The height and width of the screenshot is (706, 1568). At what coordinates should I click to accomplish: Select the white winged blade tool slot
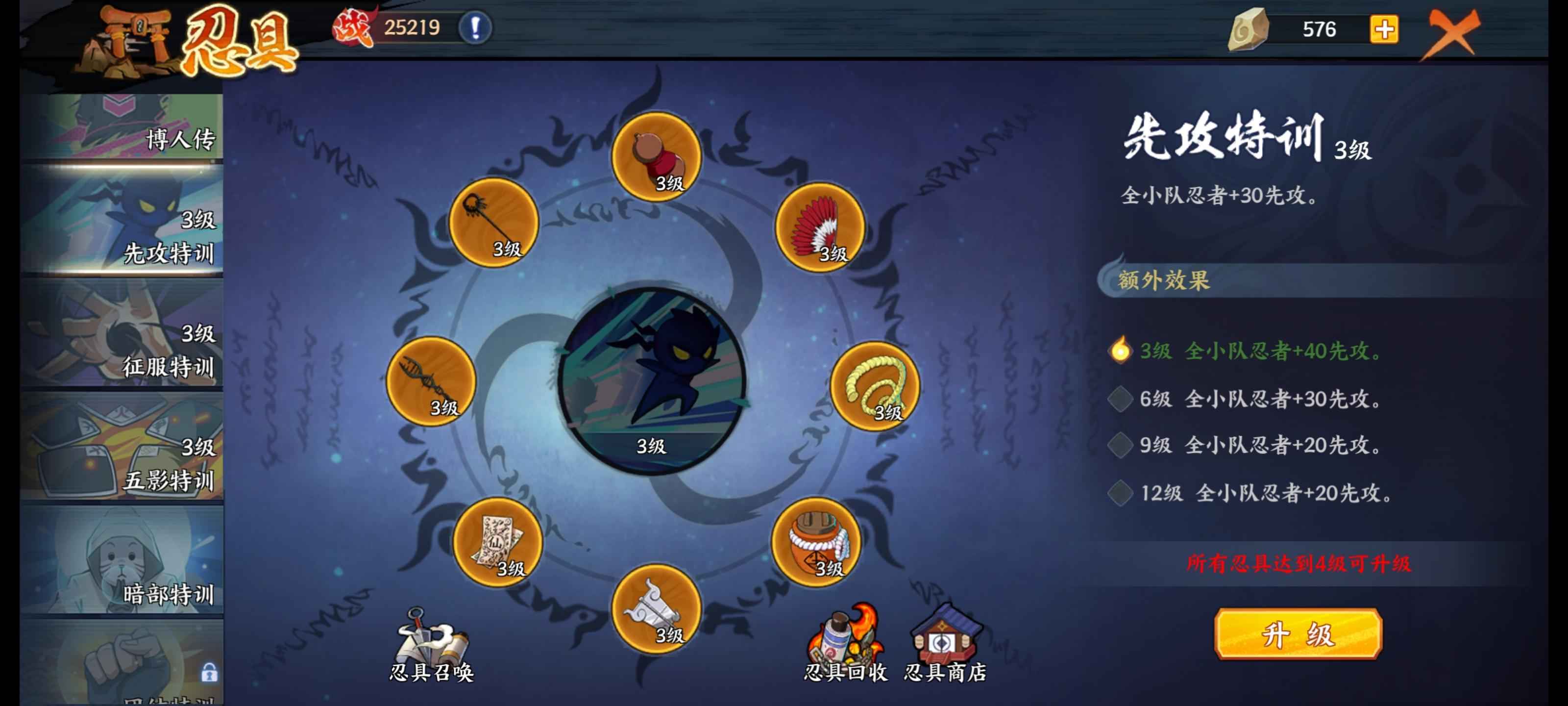coord(656,608)
